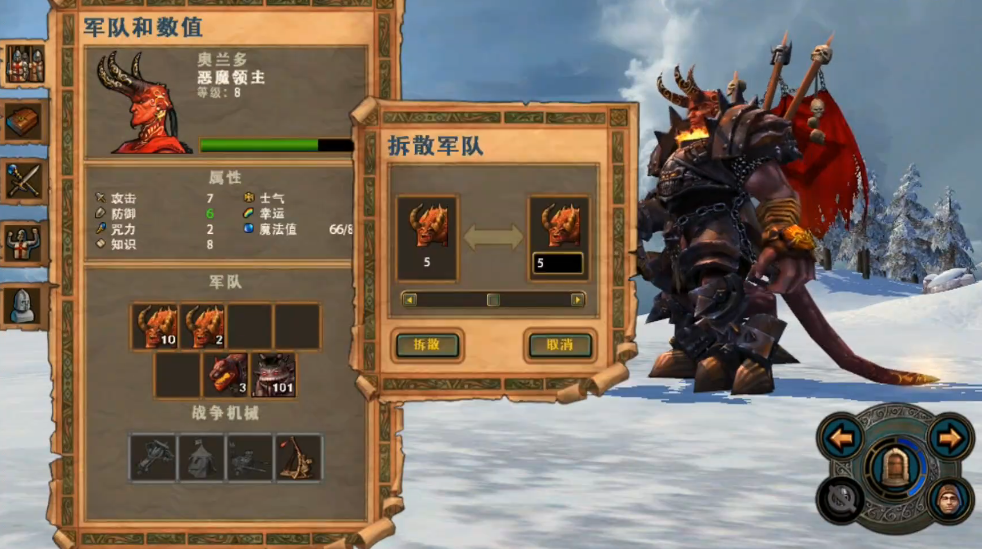982x549 pixels.
Task: Open the spellbook tab
Action: pos(24,122)
